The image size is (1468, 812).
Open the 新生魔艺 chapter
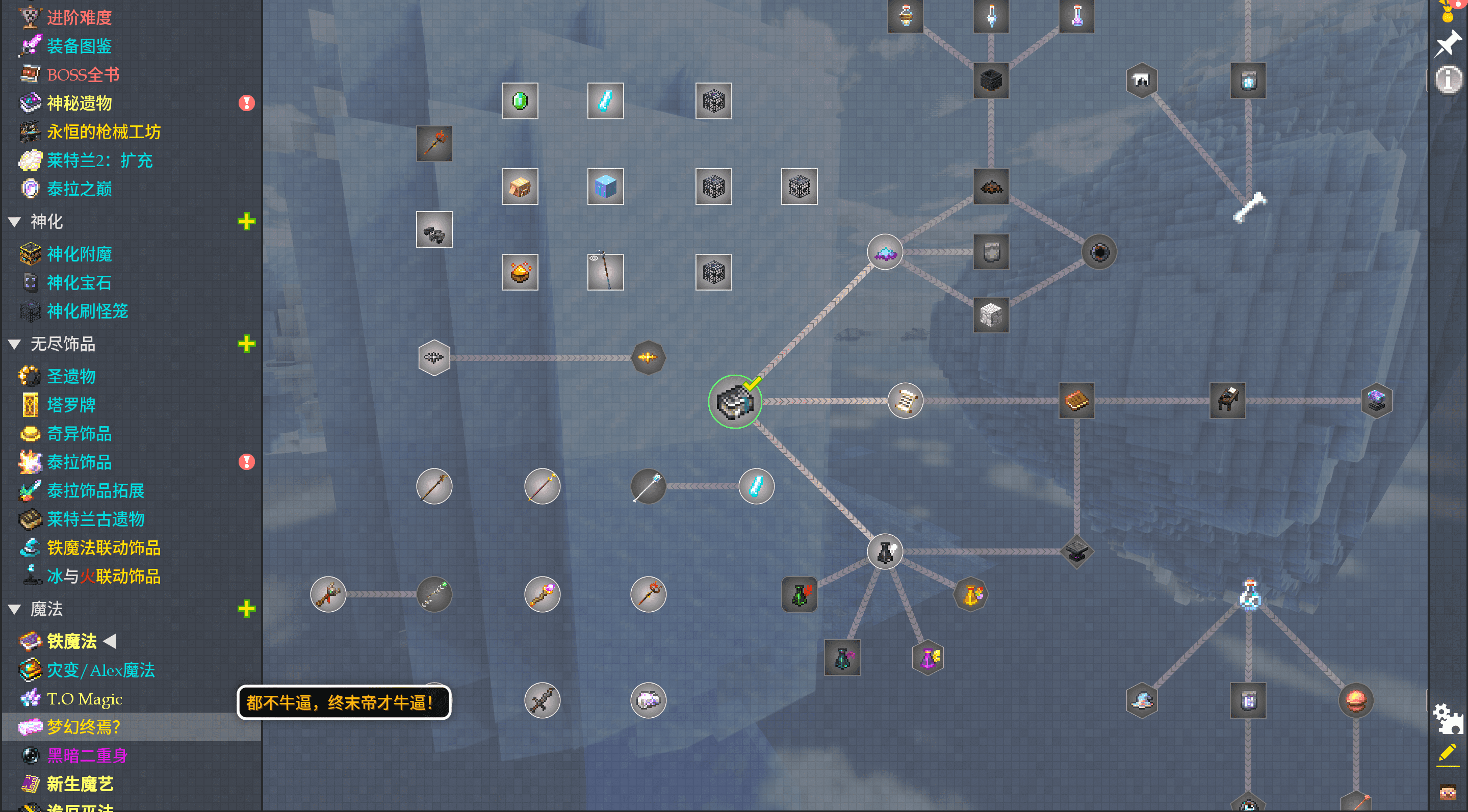80,784
